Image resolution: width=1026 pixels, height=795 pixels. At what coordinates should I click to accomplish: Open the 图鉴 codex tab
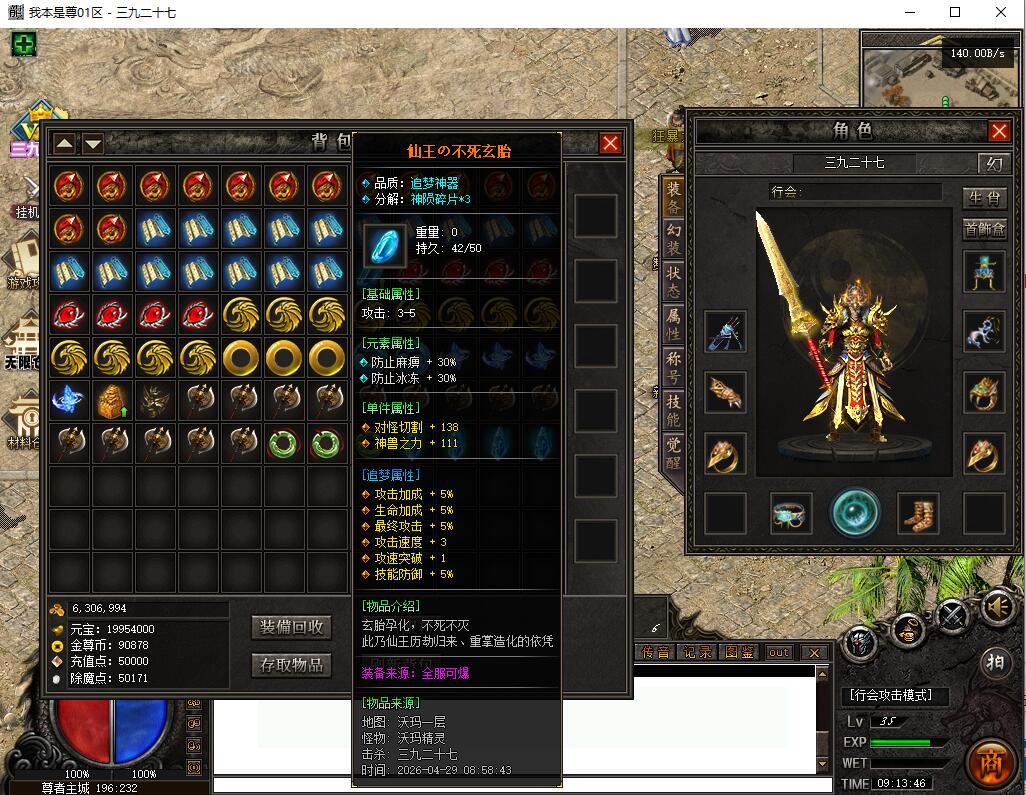(739, 653)
